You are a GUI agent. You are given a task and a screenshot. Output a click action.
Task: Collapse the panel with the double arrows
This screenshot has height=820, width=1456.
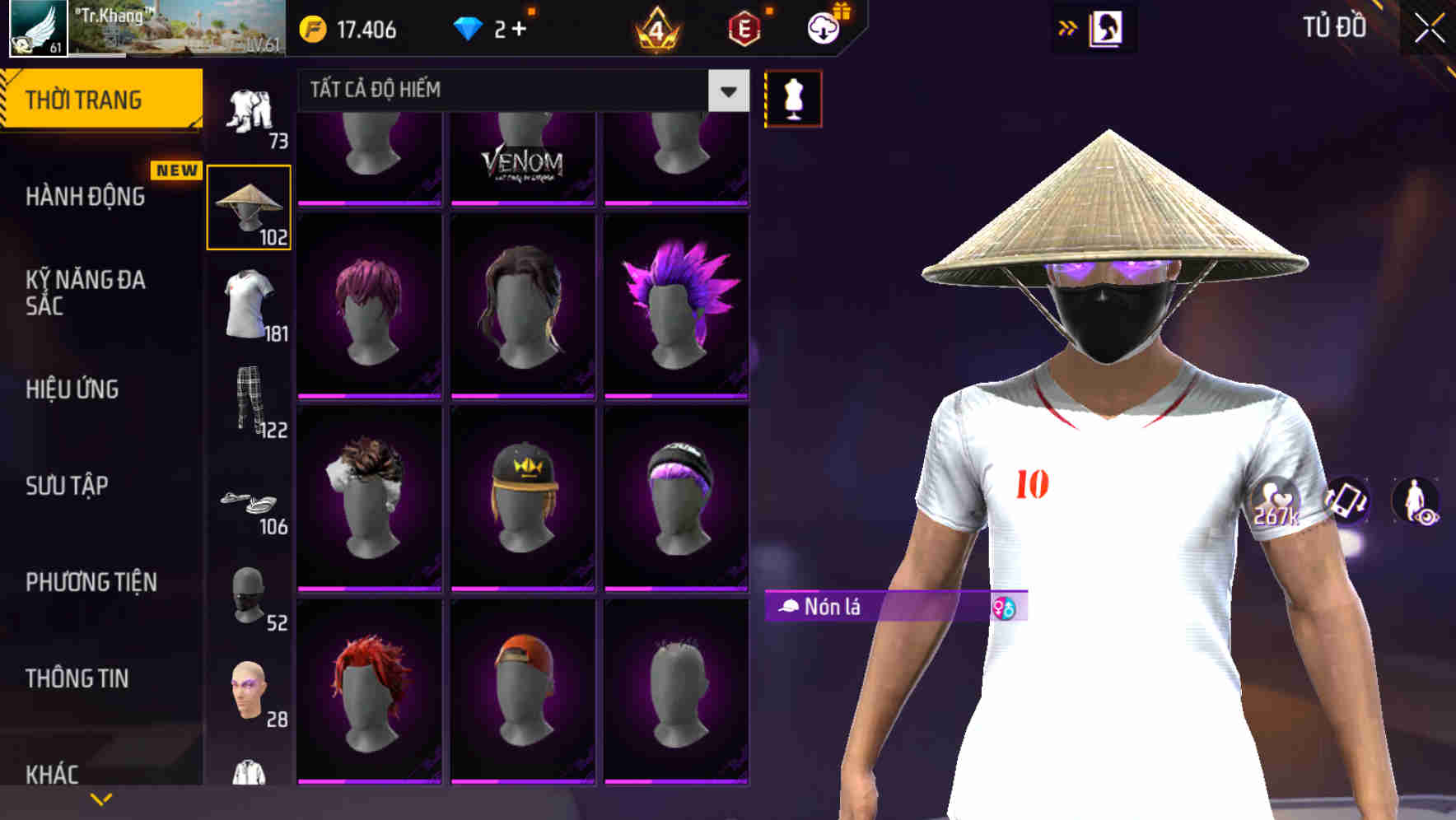click(x=1069, y=27)
